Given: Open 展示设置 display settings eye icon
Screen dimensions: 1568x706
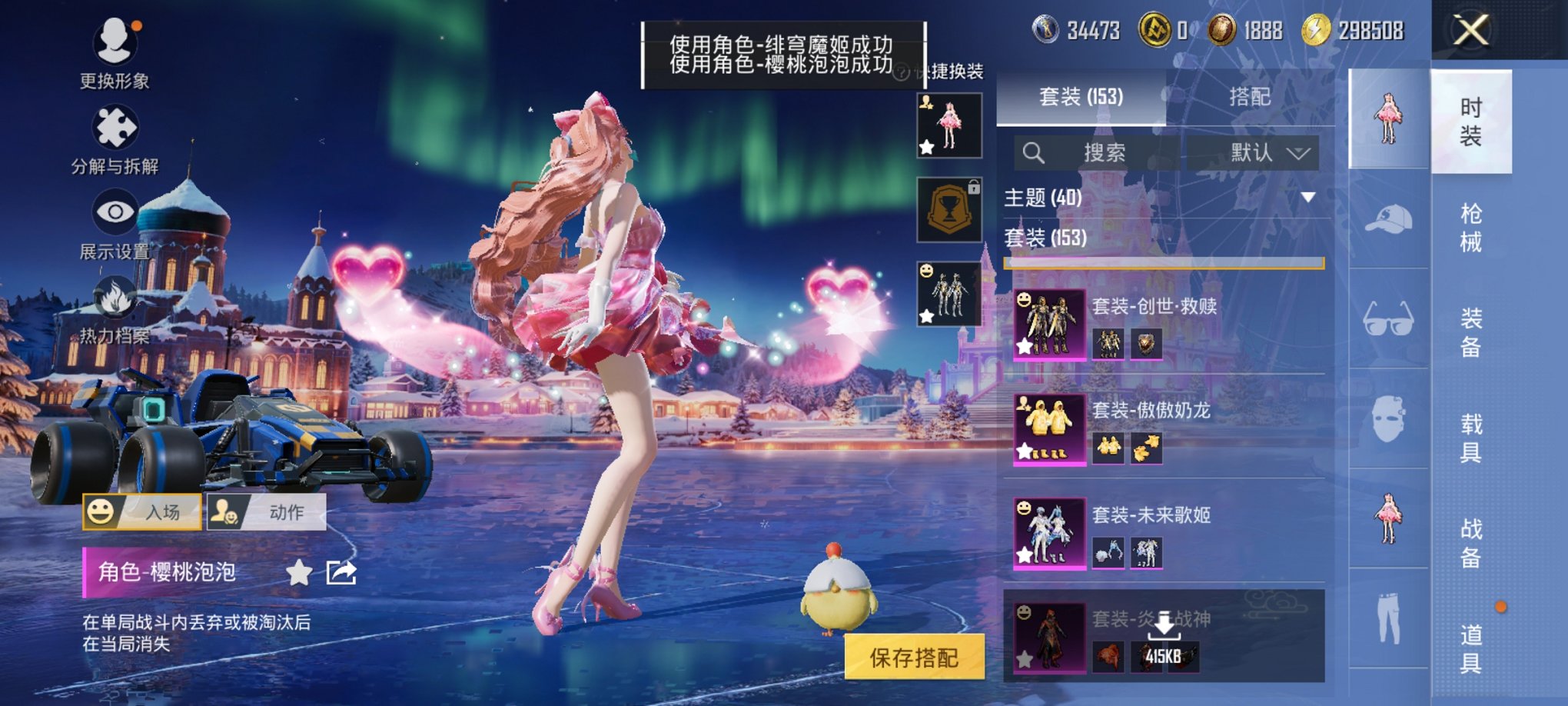Looking at the screenshot, I should (114, 209).
